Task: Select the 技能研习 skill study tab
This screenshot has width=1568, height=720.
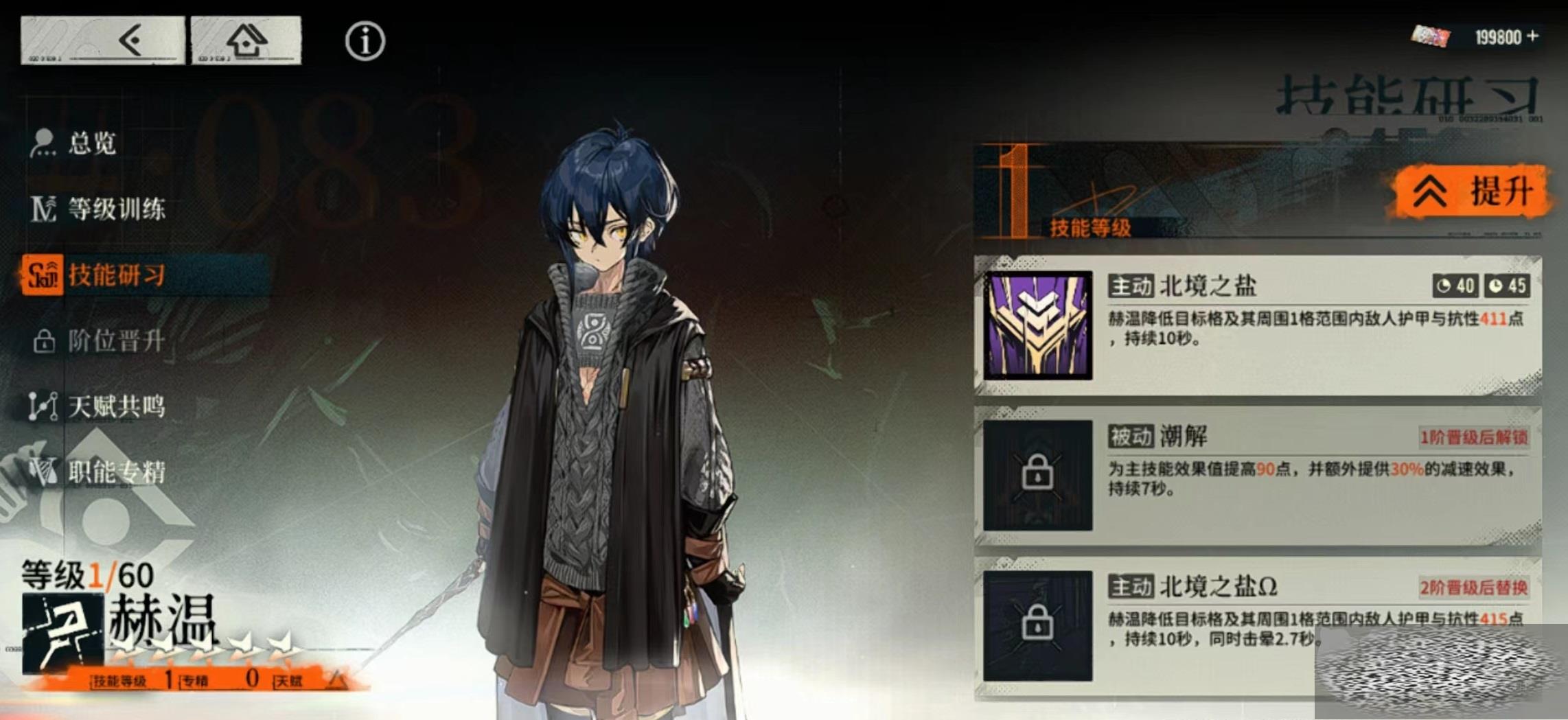Action: [x=115, y=275]
